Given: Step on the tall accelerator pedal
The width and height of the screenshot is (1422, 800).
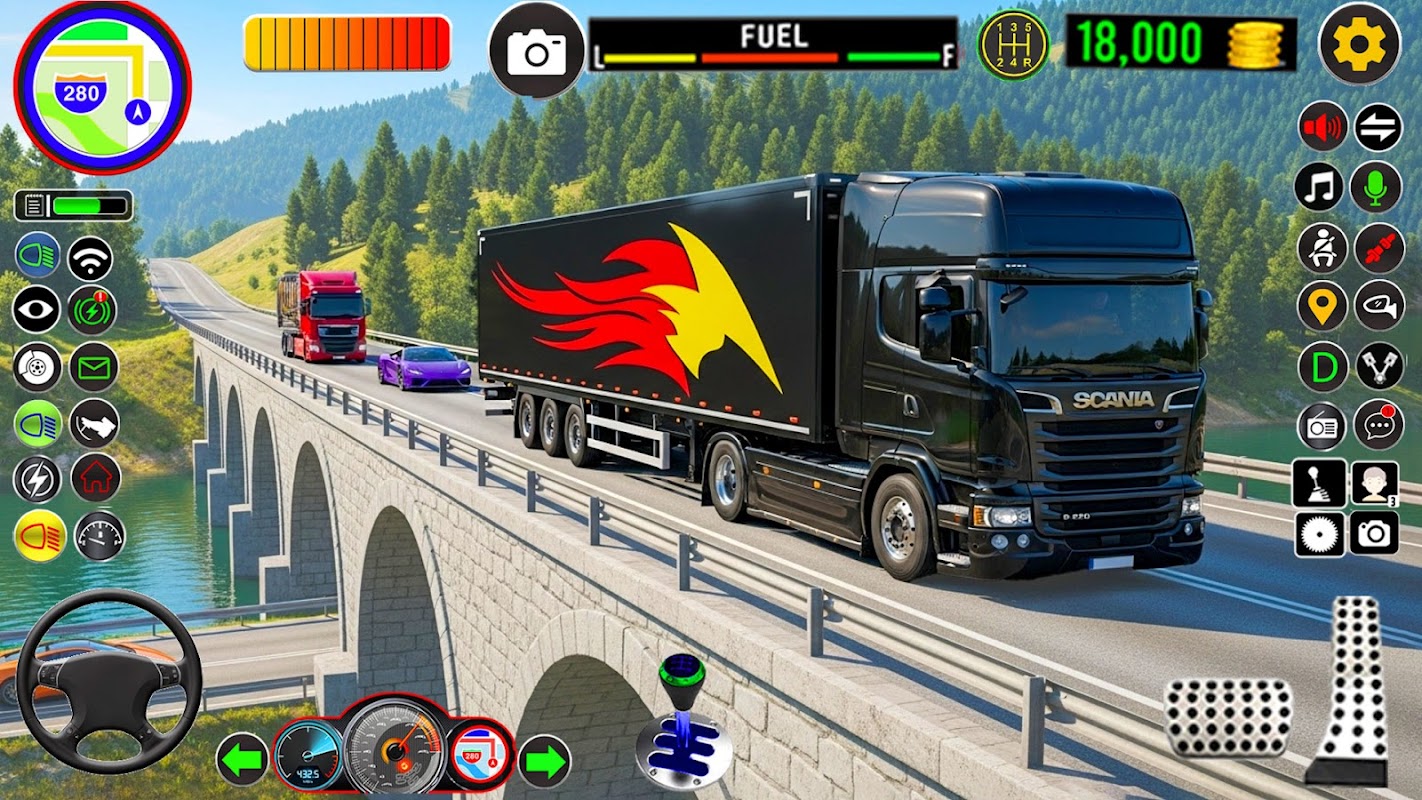Looking at the screenshot, I should 1350,688.
